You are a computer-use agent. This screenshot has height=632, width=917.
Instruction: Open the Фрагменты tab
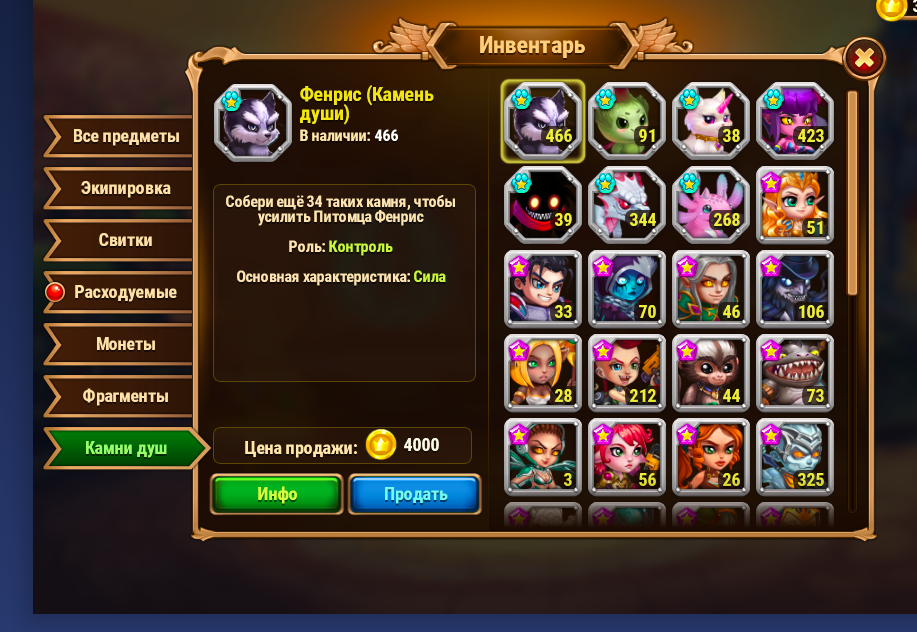pos(124,397)
